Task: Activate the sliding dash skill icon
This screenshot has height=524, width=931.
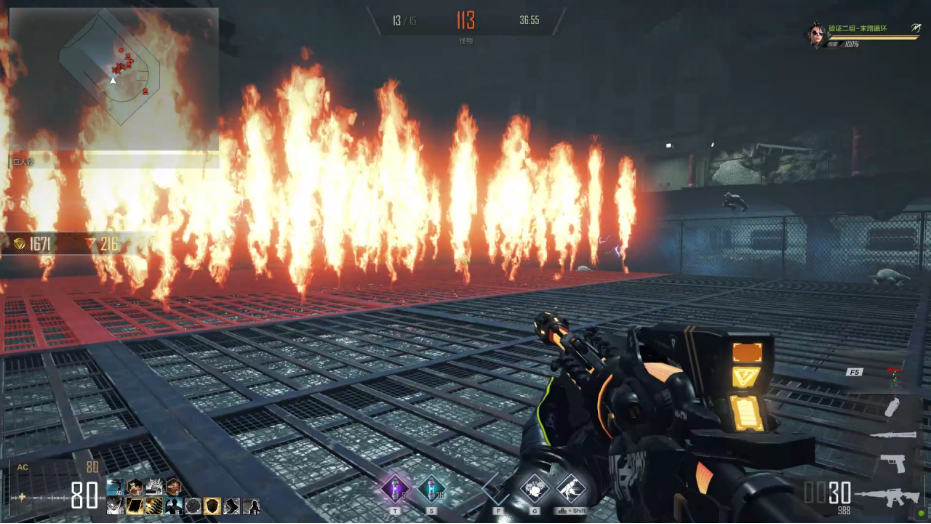Action: [568, 490]
